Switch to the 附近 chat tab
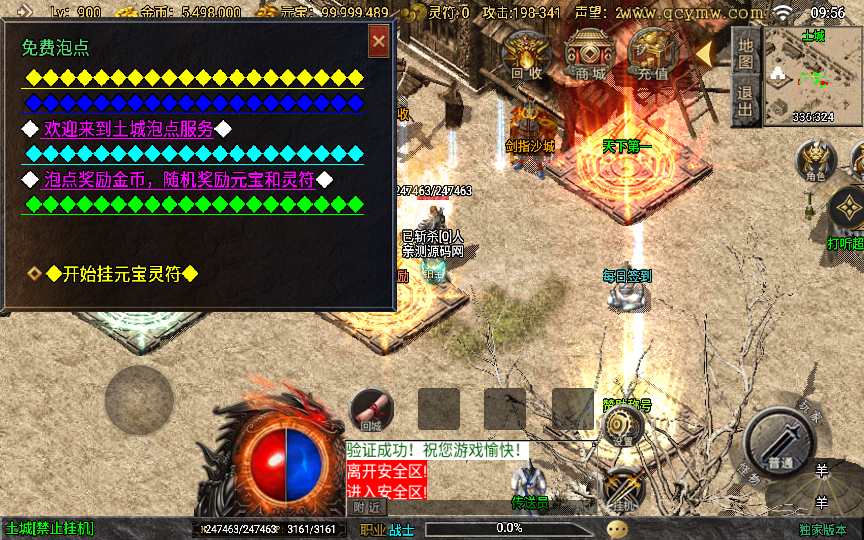The image size is (864, 540). pos(369,507)
